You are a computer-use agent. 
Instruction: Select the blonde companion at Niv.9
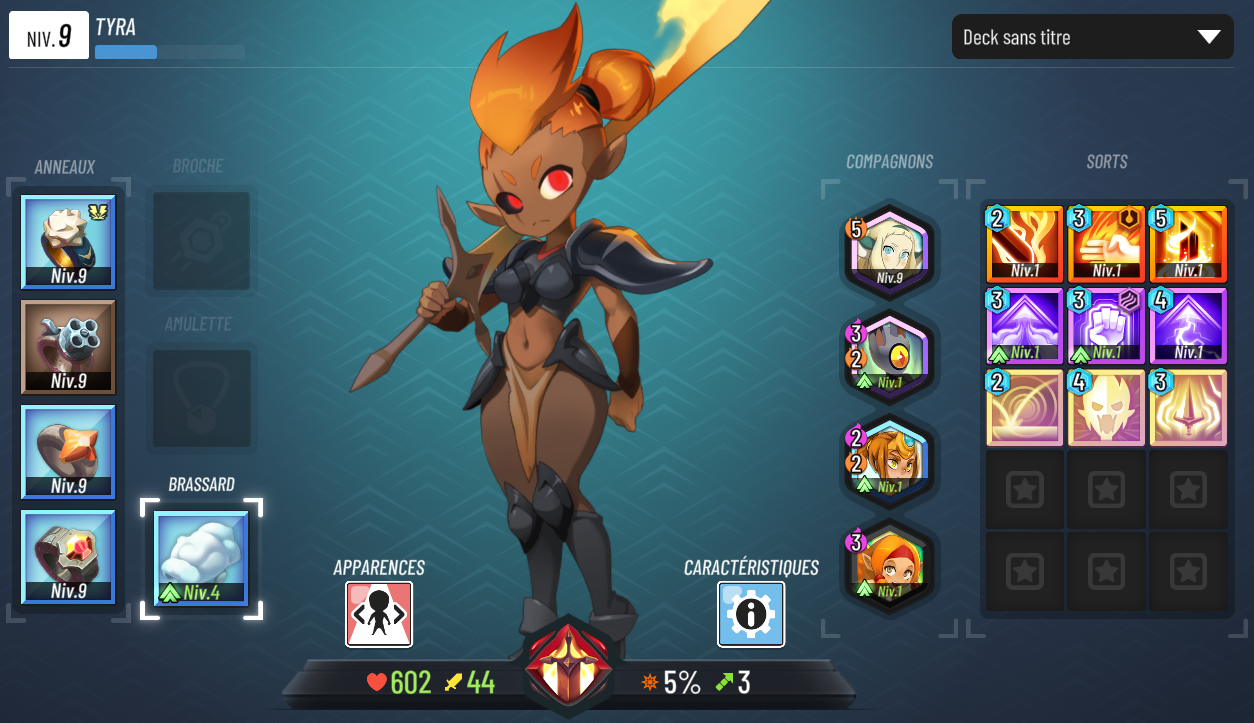890,248
